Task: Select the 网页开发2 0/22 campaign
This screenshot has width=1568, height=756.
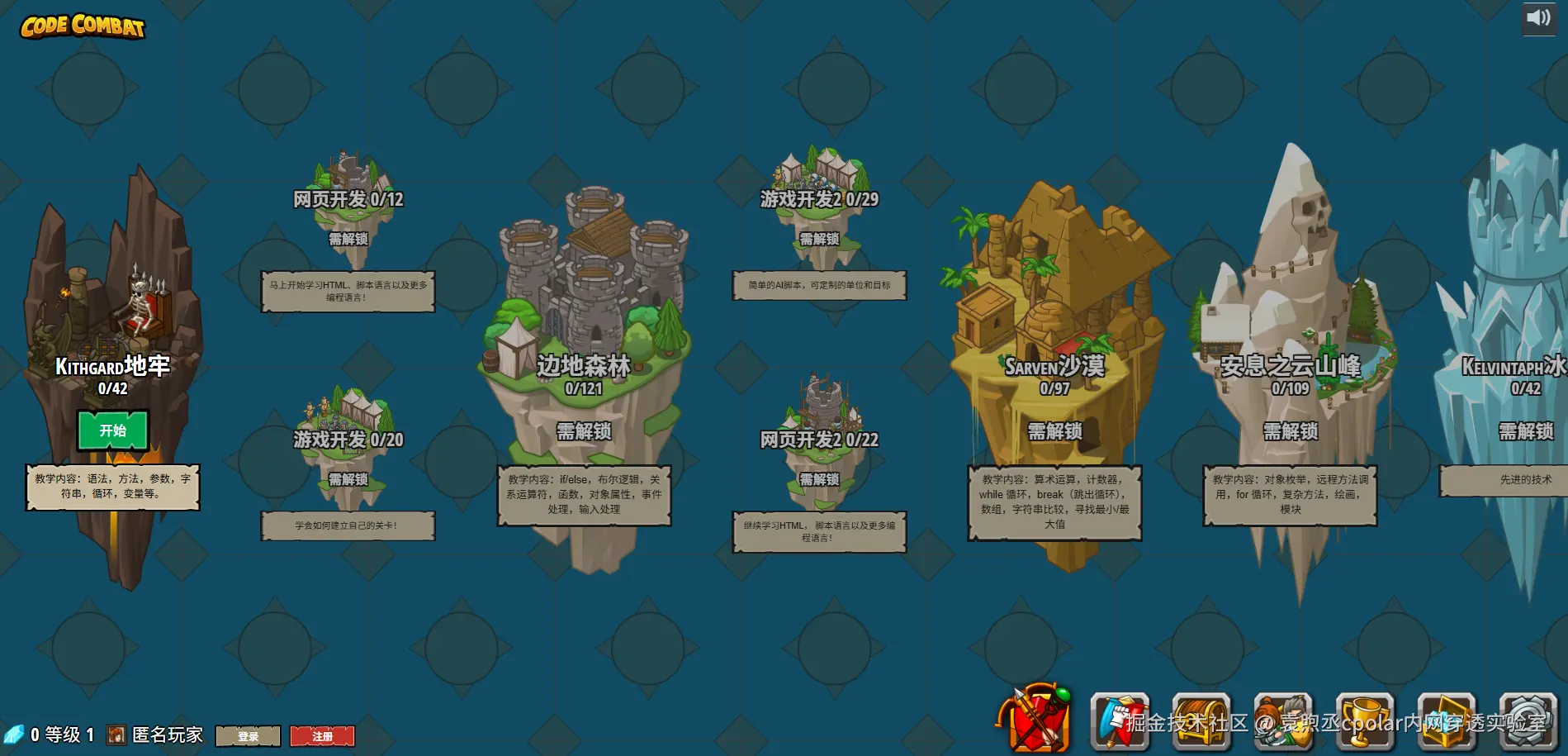Action: [x=819, y=439]
